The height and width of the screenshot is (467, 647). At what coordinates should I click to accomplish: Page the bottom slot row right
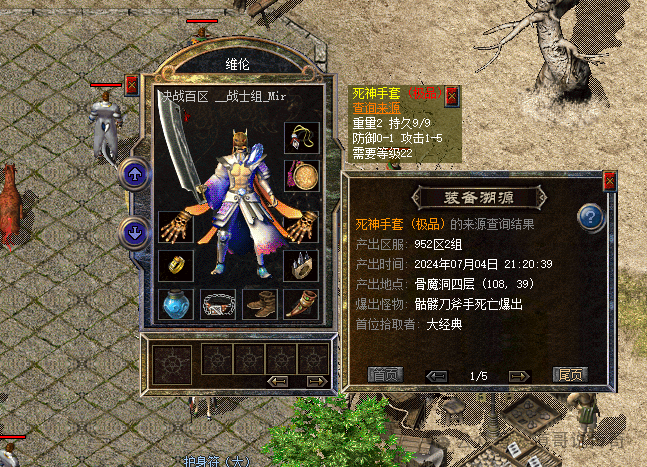[x=314, y=381]
